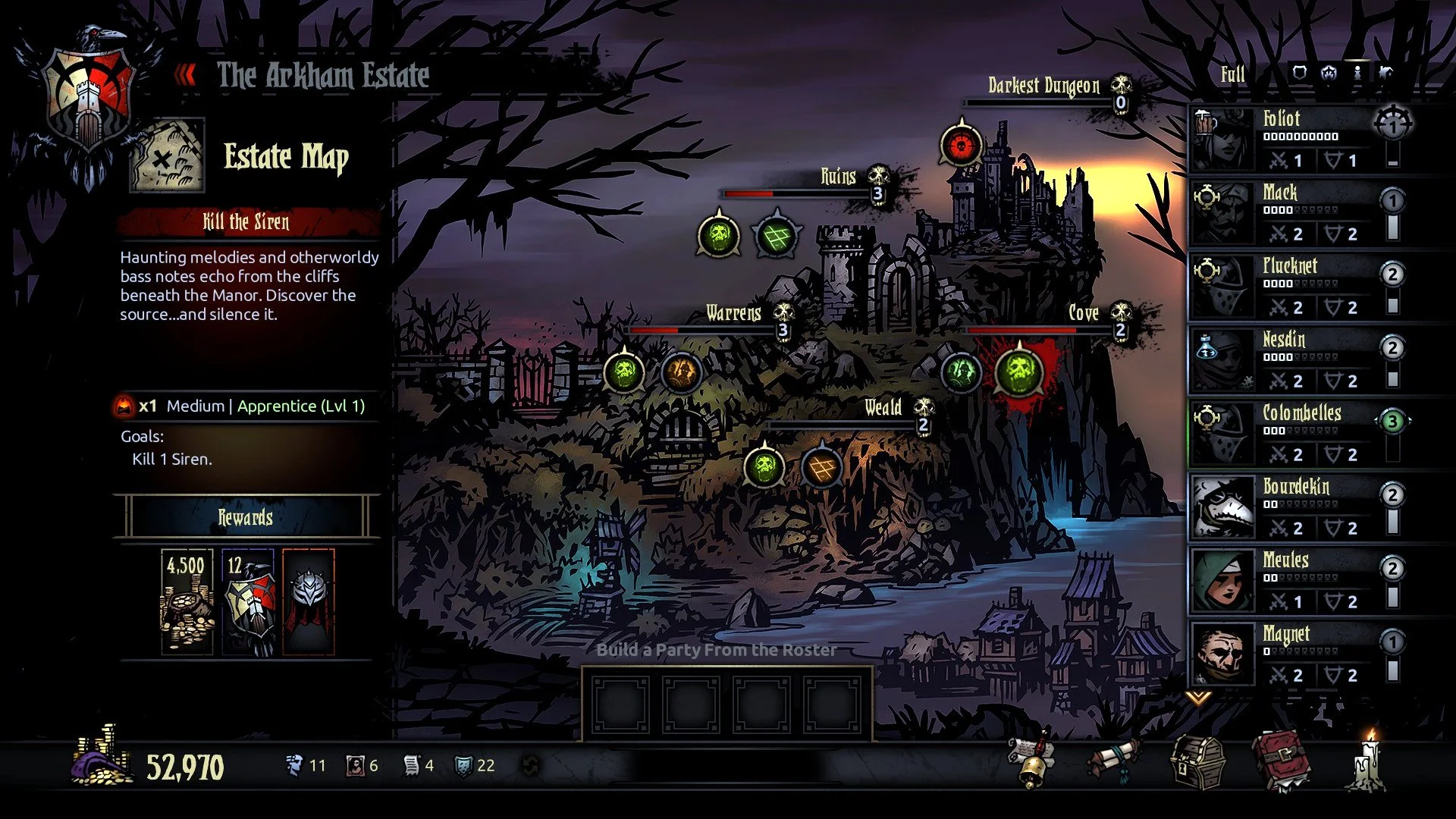1456x819 pixels.
Task: Choose the Darkest Dungeon red skull mission
Action: tap(961, 146)
